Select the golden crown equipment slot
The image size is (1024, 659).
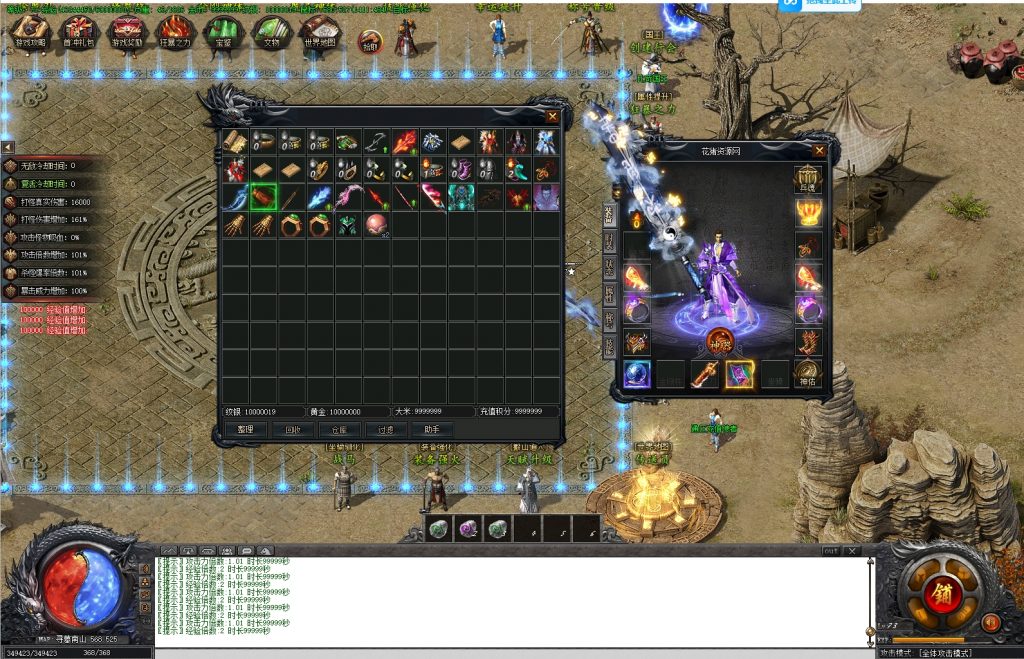click(807, 212)
